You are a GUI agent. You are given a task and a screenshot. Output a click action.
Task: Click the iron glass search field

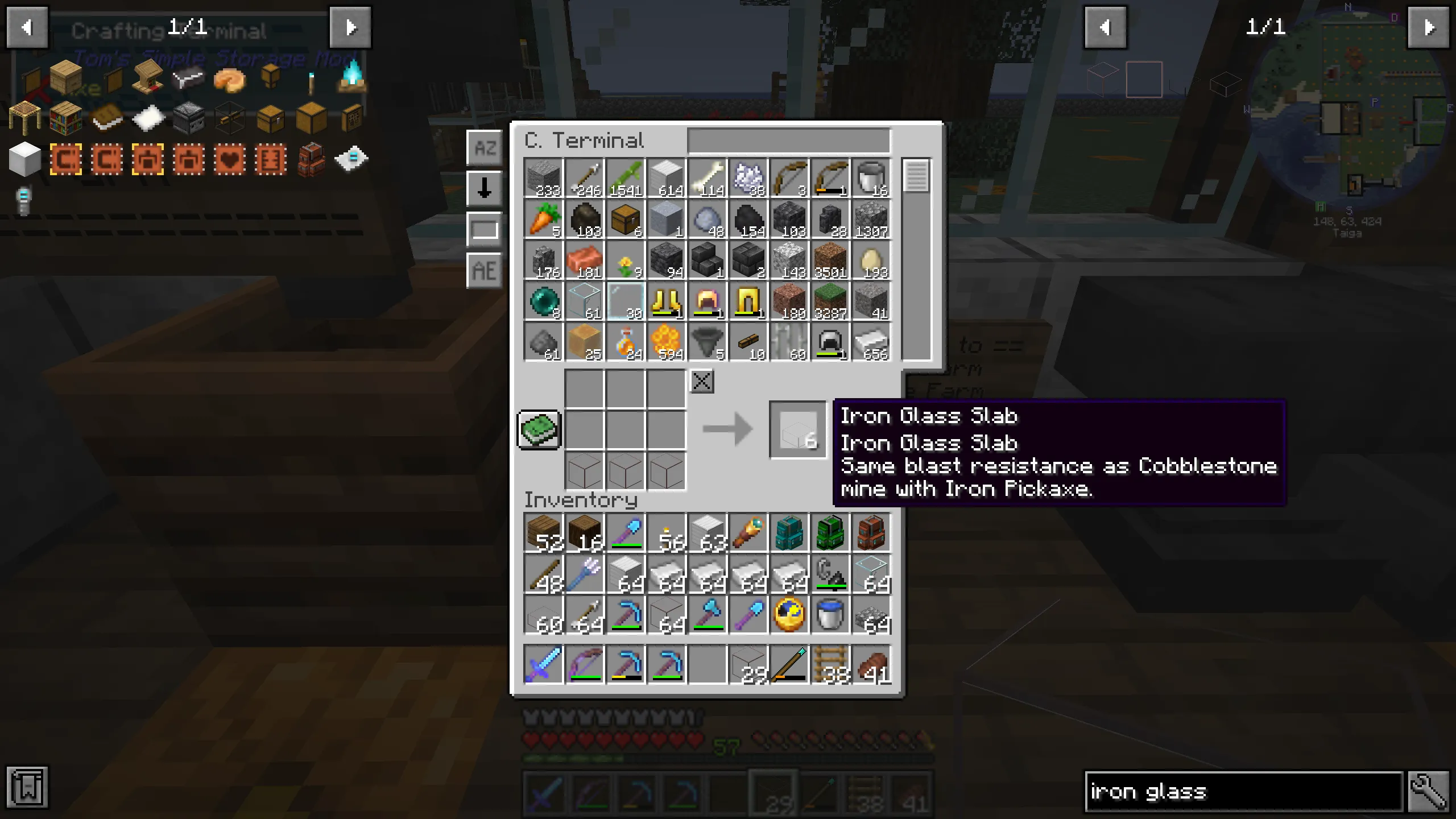pyautogui.click(x=1240, y=791)
